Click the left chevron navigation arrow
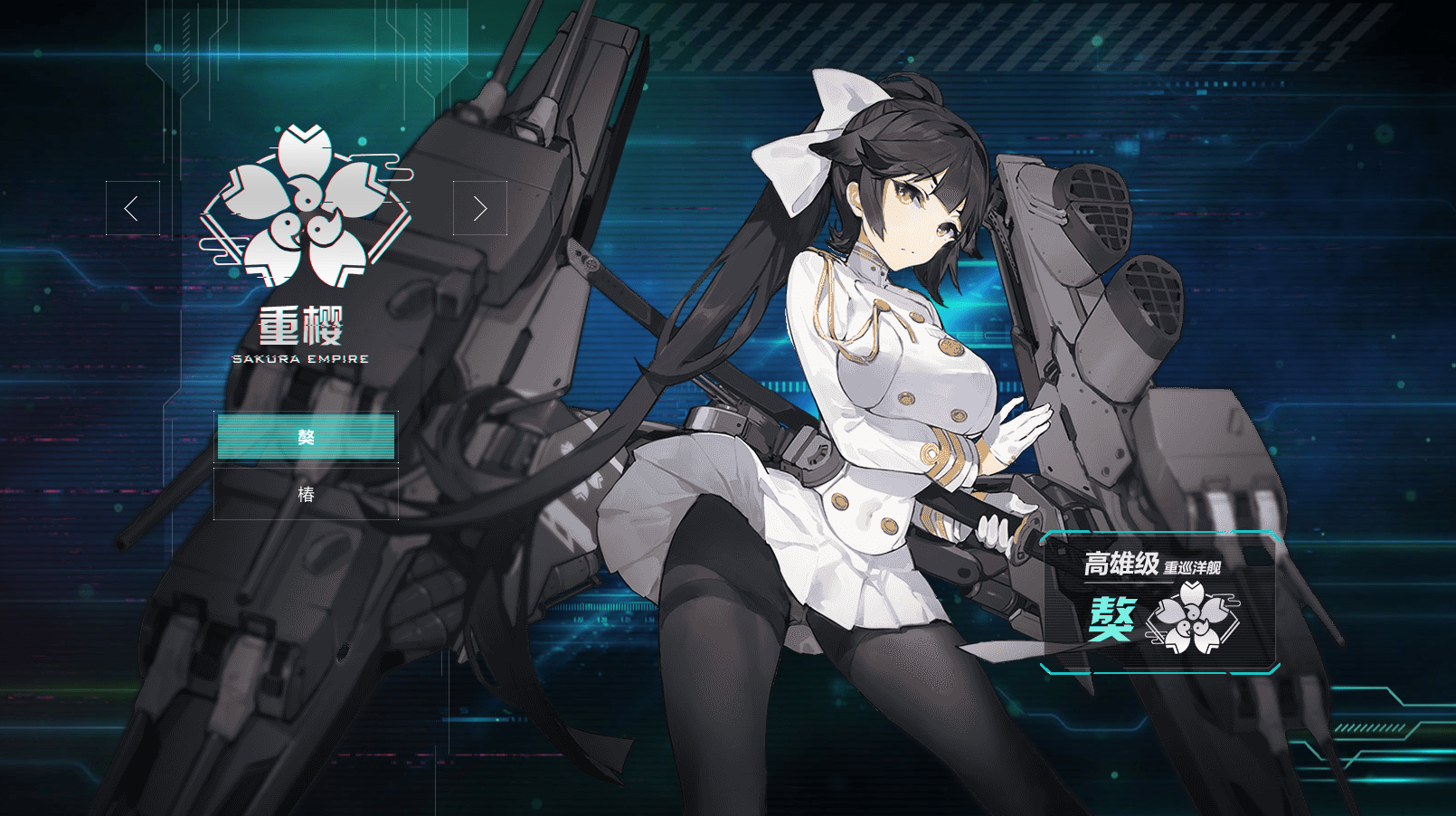The width and height of the screenshot is (1456, 816). click(134, 208)
